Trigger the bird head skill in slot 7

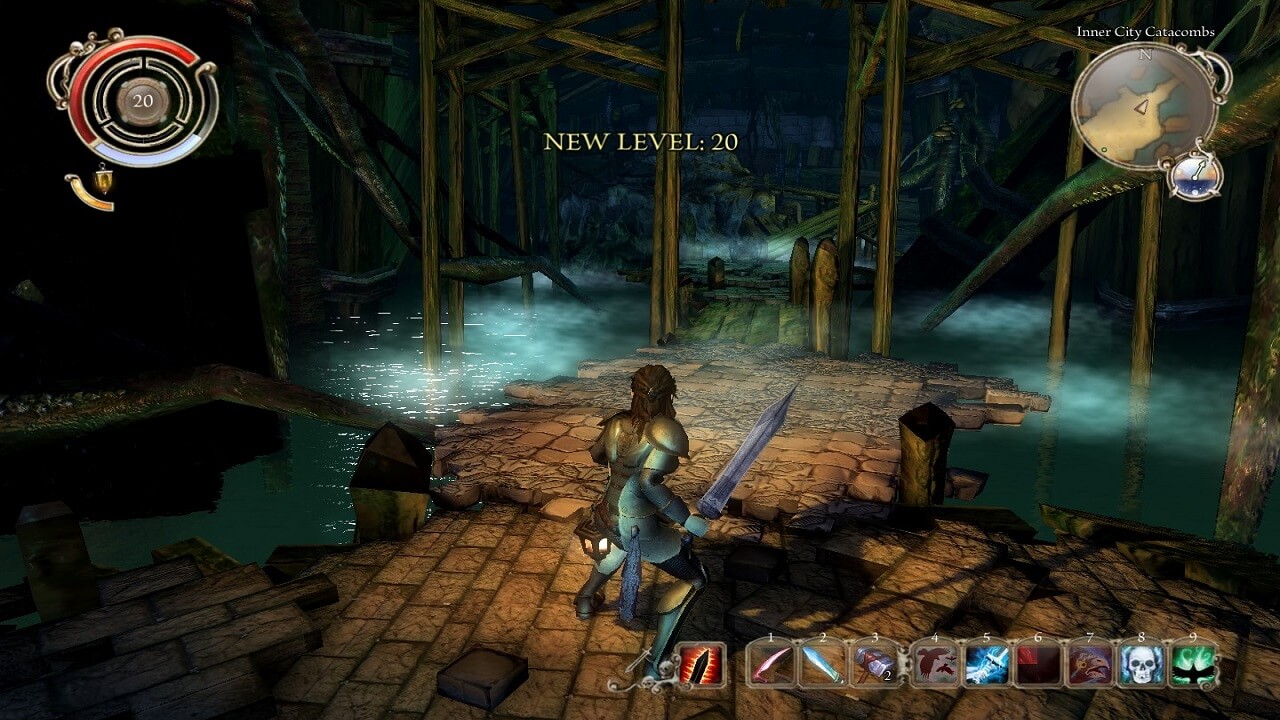[1090, 664]
